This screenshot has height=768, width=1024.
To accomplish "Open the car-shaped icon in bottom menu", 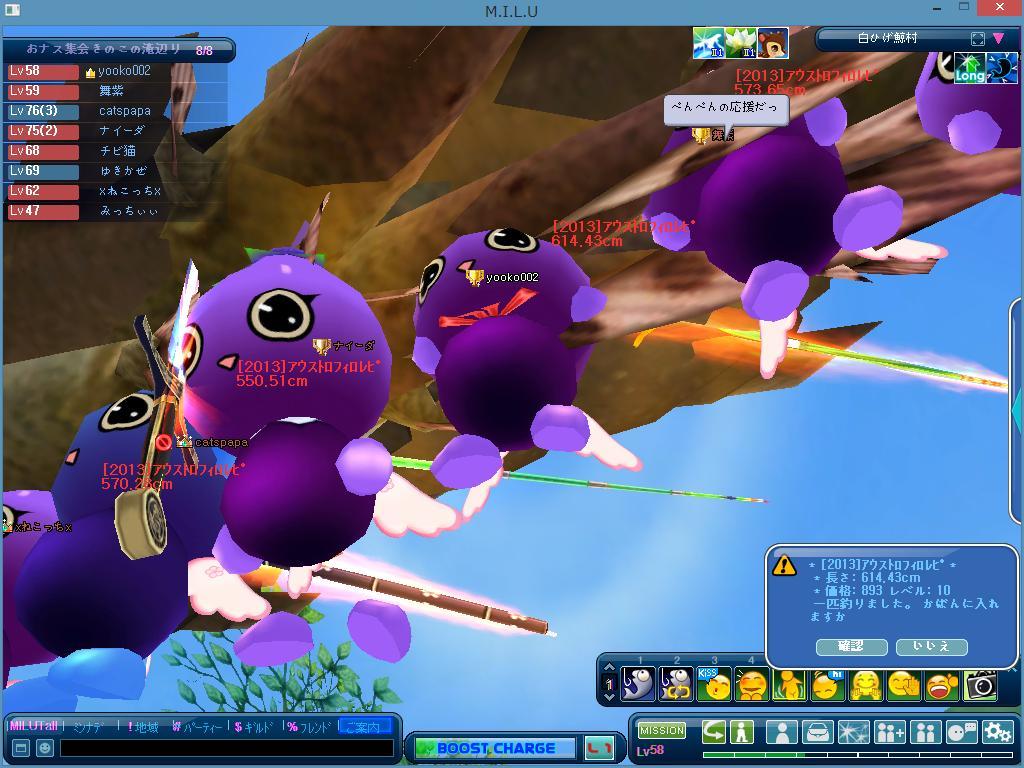I will [818, 732].
